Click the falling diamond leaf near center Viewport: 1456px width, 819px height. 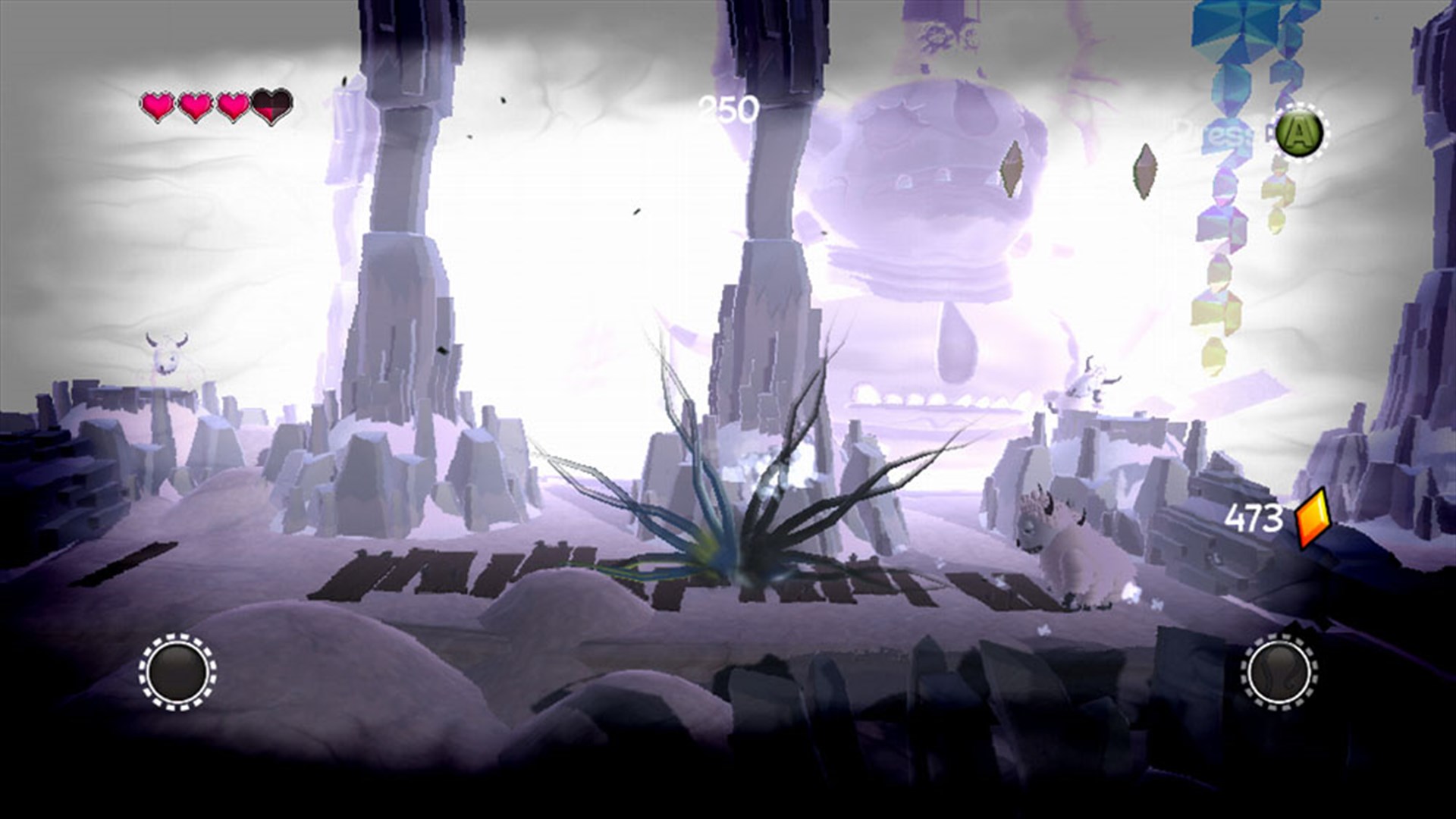[x=1012, y=170]
